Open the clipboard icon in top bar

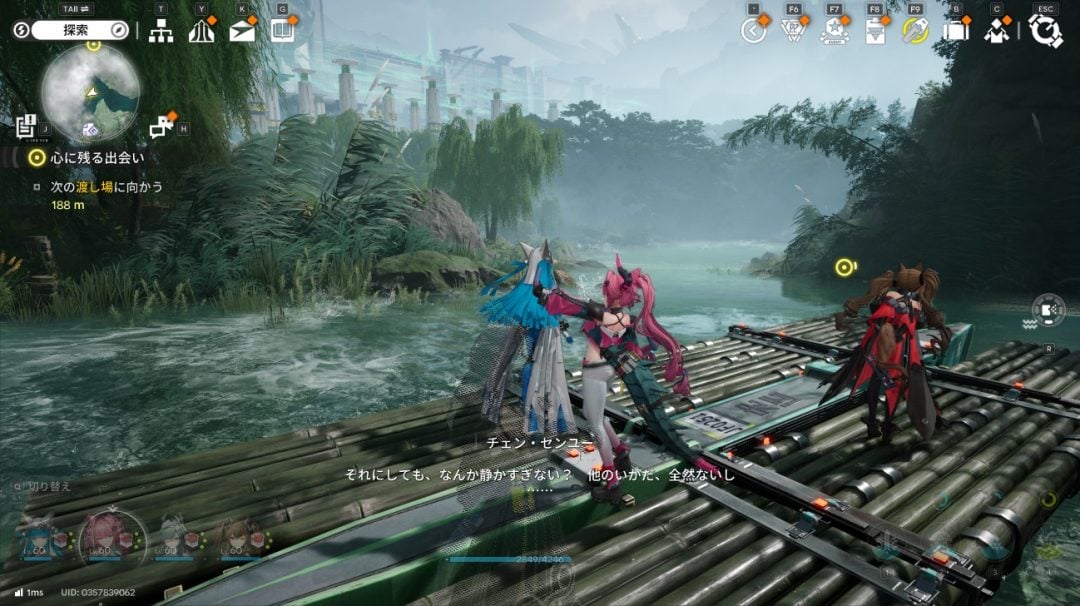coord(875,31)
